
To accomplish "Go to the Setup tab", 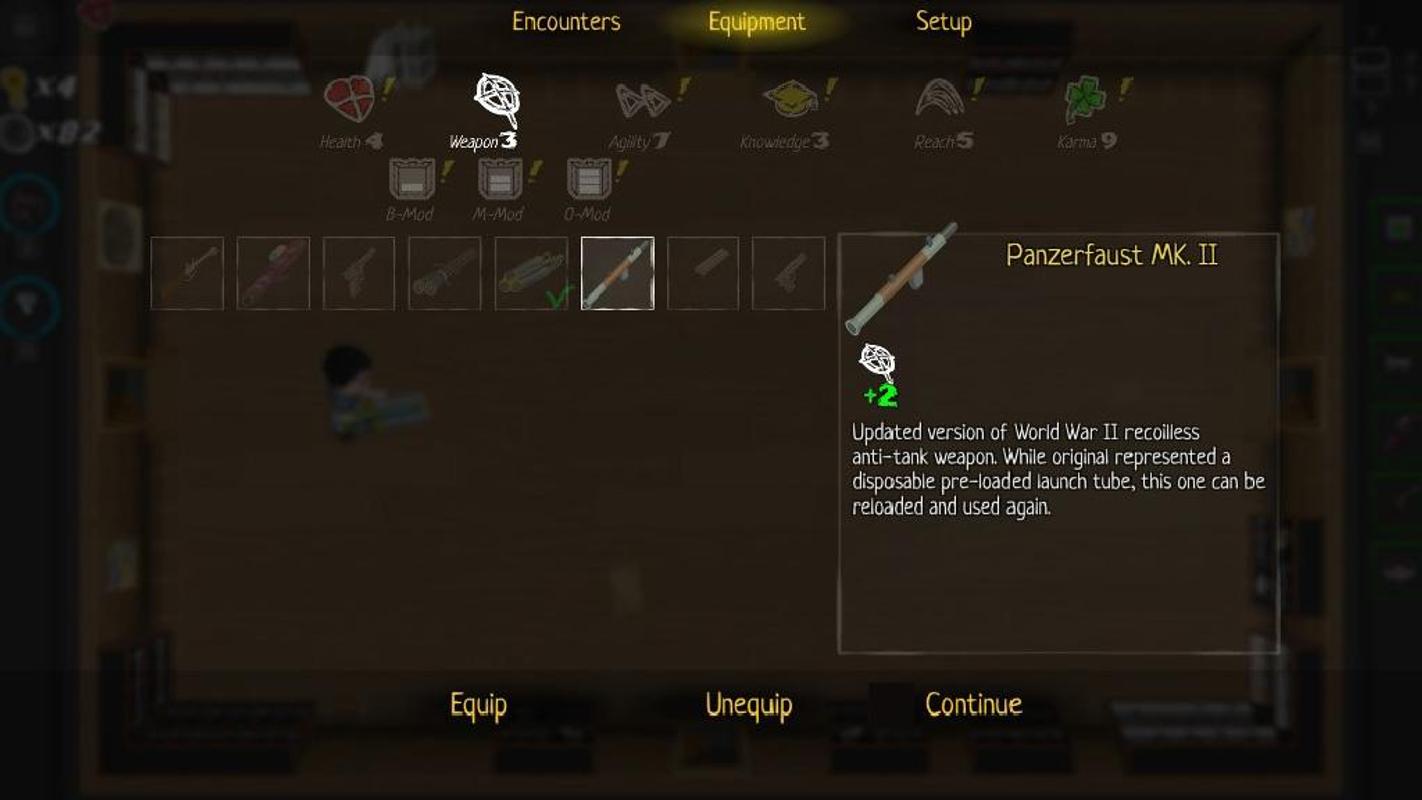I will [943, 22].
